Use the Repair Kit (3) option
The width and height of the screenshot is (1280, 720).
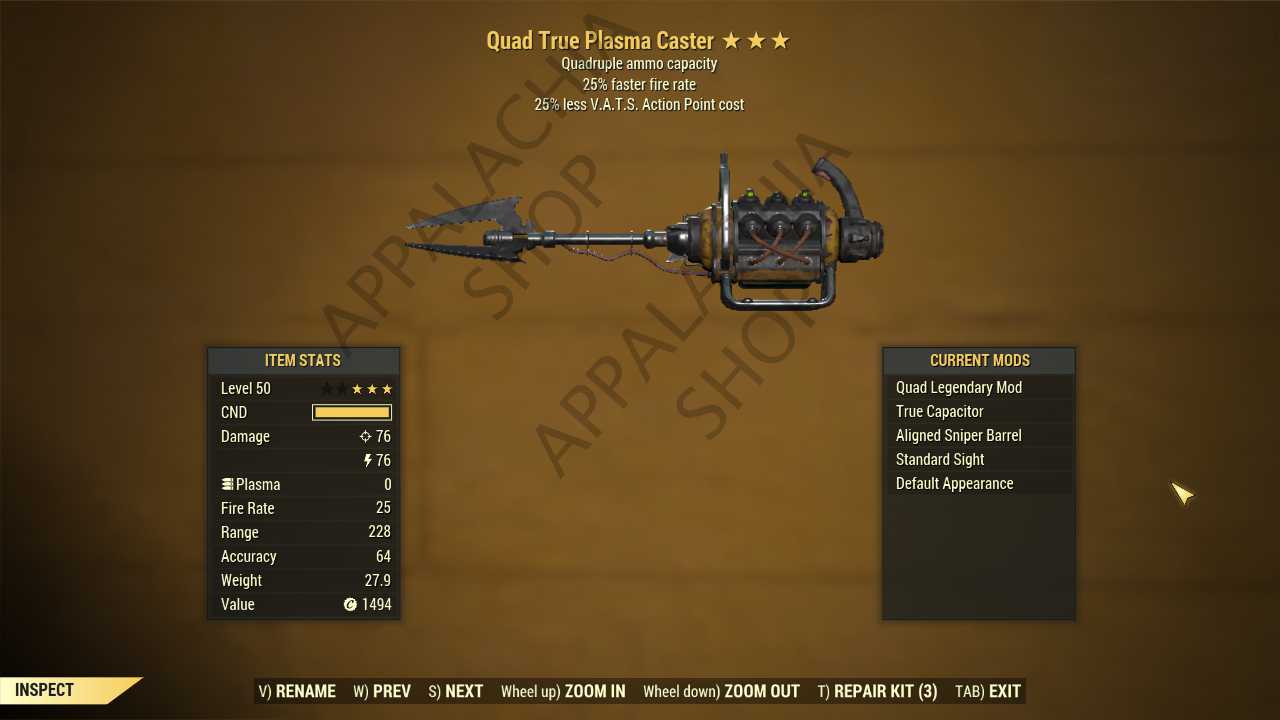(x=877, y=691)
